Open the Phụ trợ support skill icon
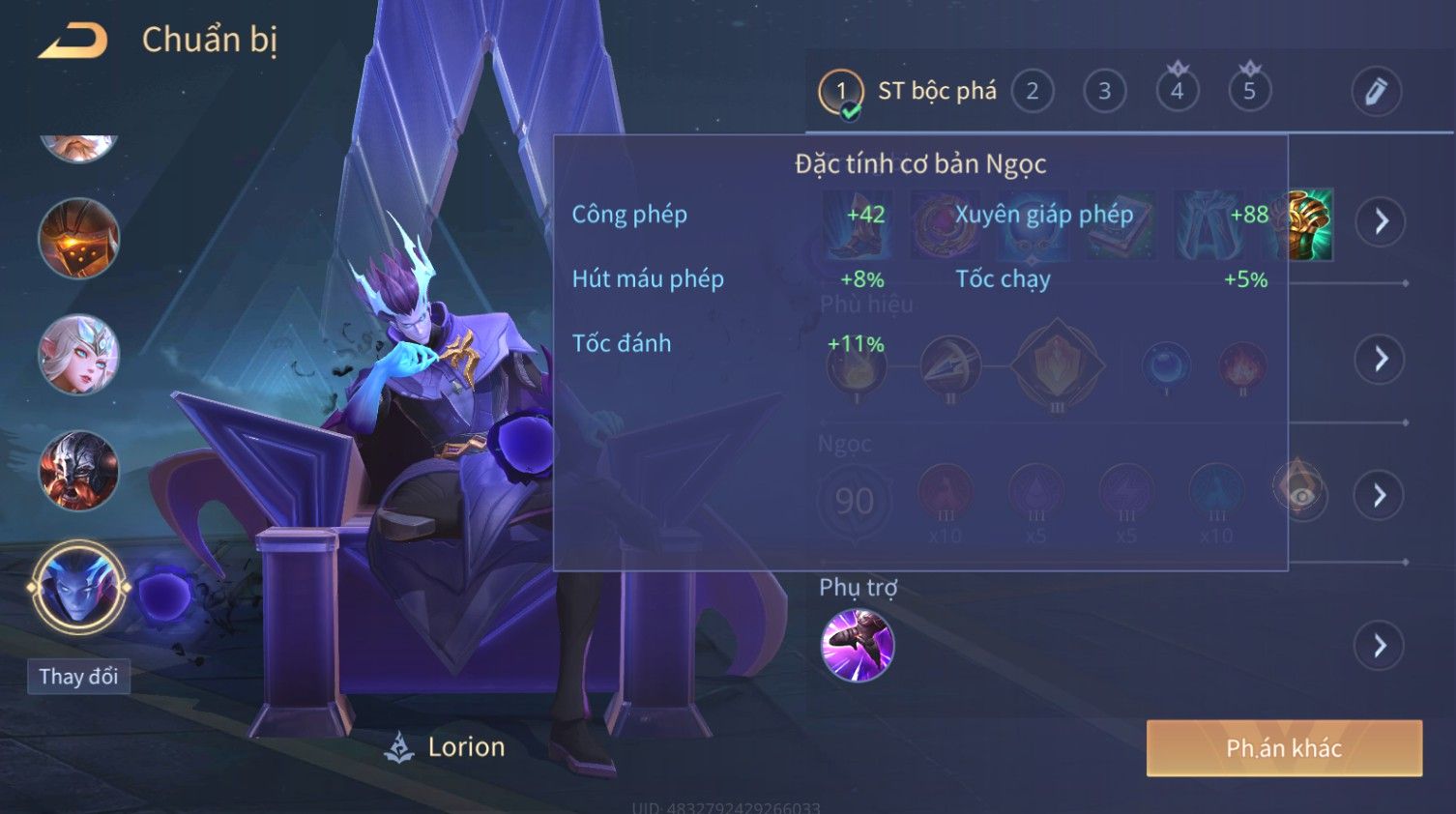Image resolution: width=1456 pixels, height=814 pixels. pos(857,645)
